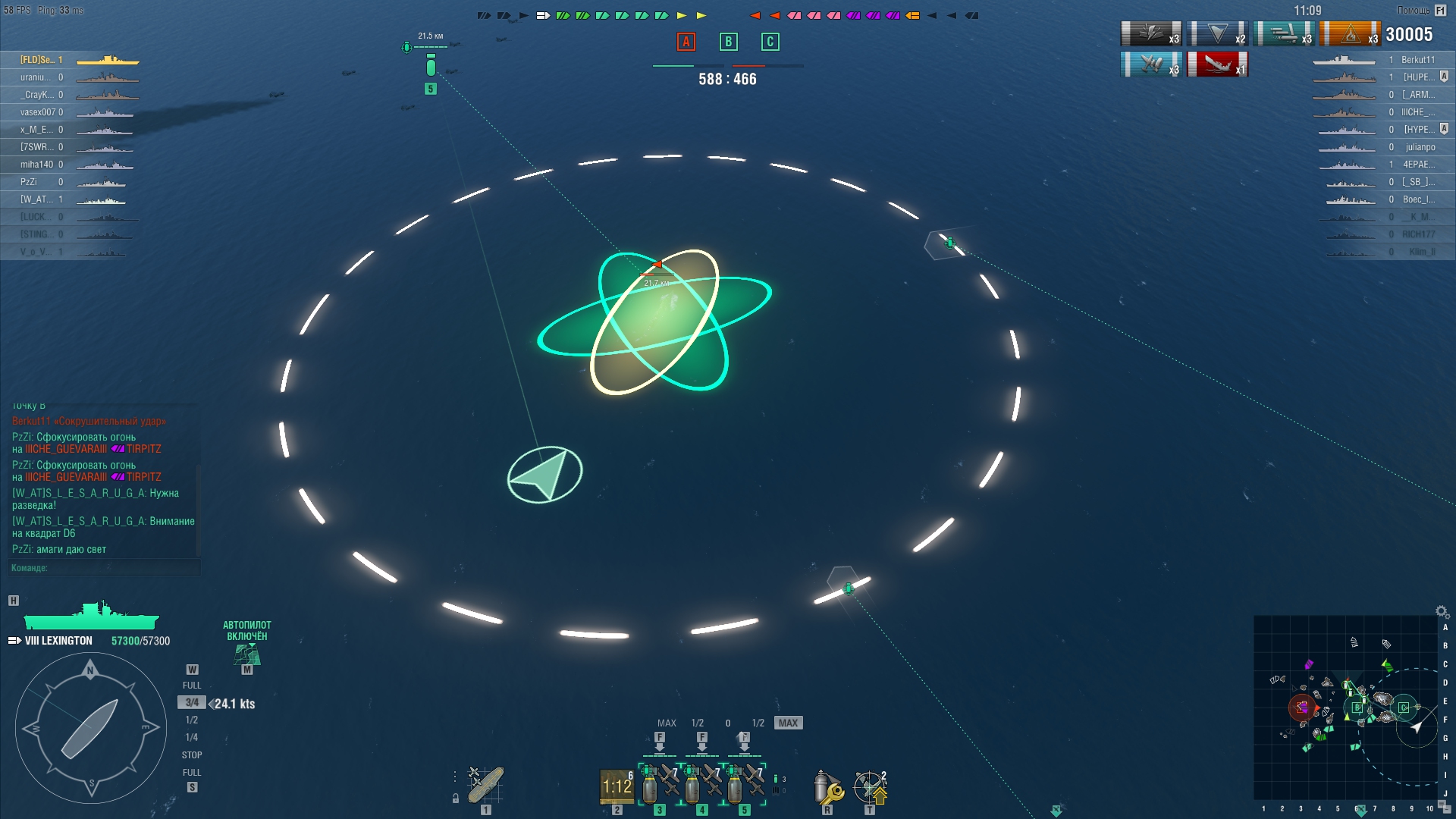
Task: Select player PzZi in the team roster
Action: [x=29, y=182]
